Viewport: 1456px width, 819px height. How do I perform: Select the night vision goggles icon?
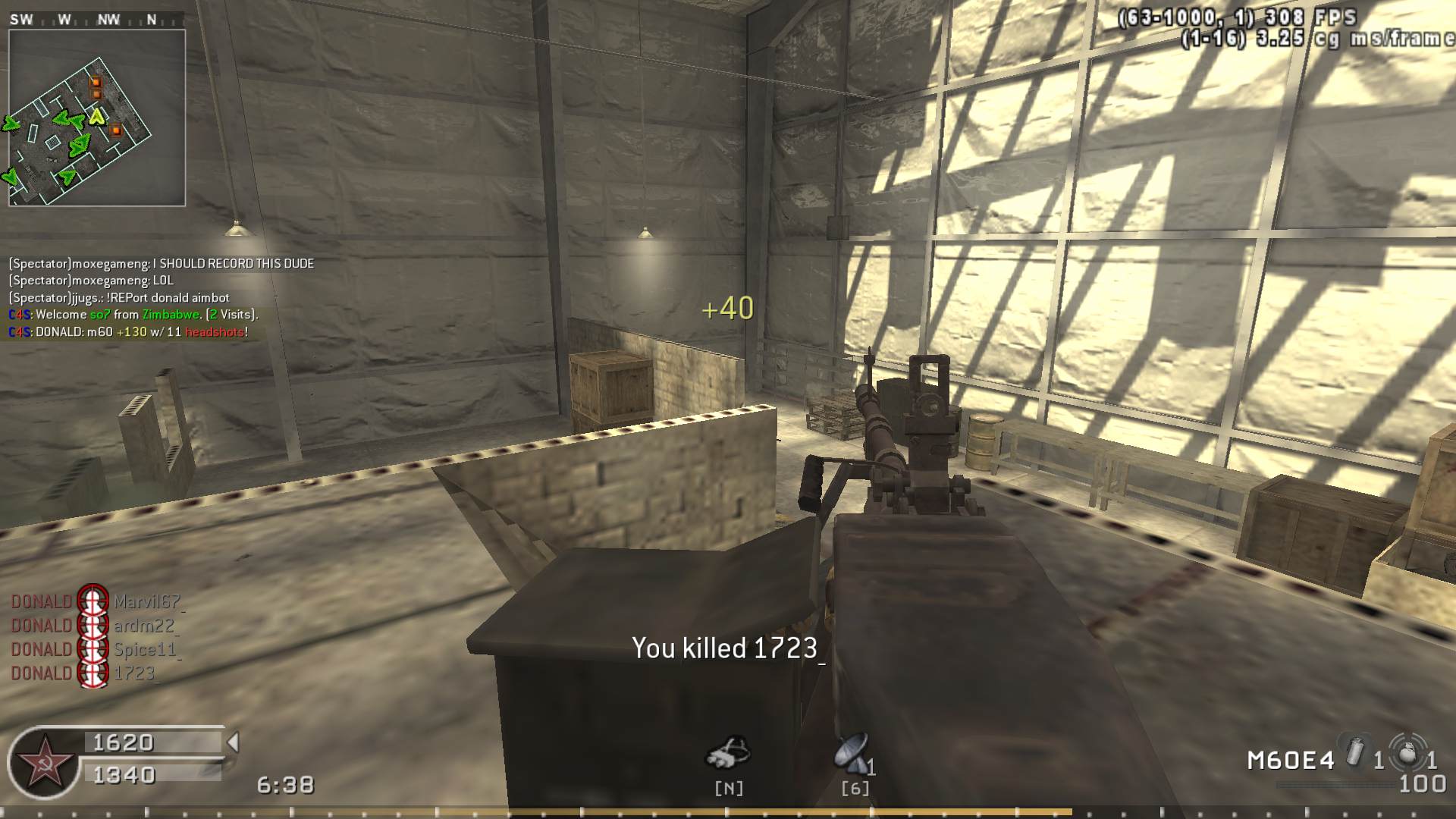click(728, 752)
